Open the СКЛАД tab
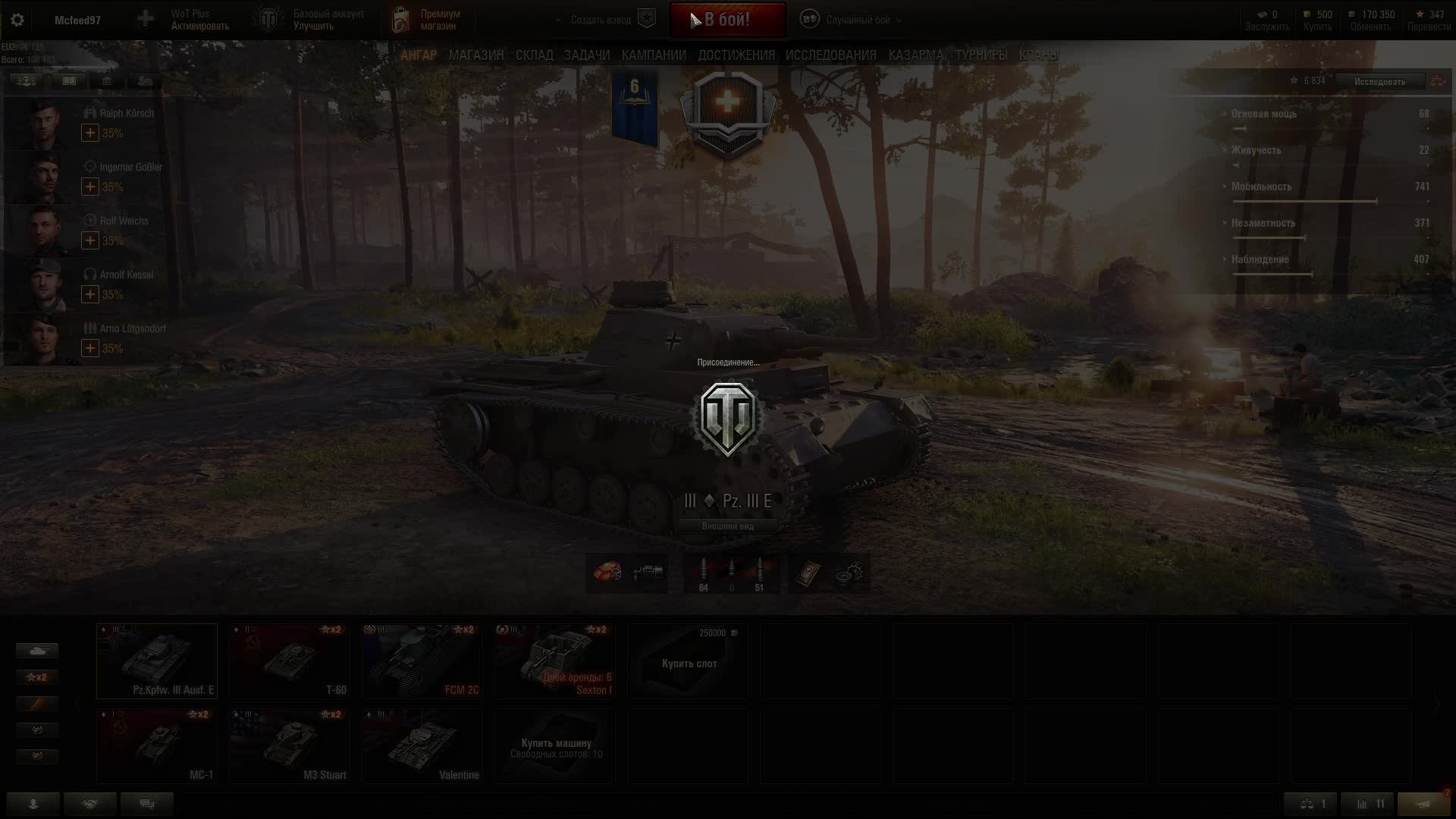Viewport: 1456px width, 819px height. point(534,55)
